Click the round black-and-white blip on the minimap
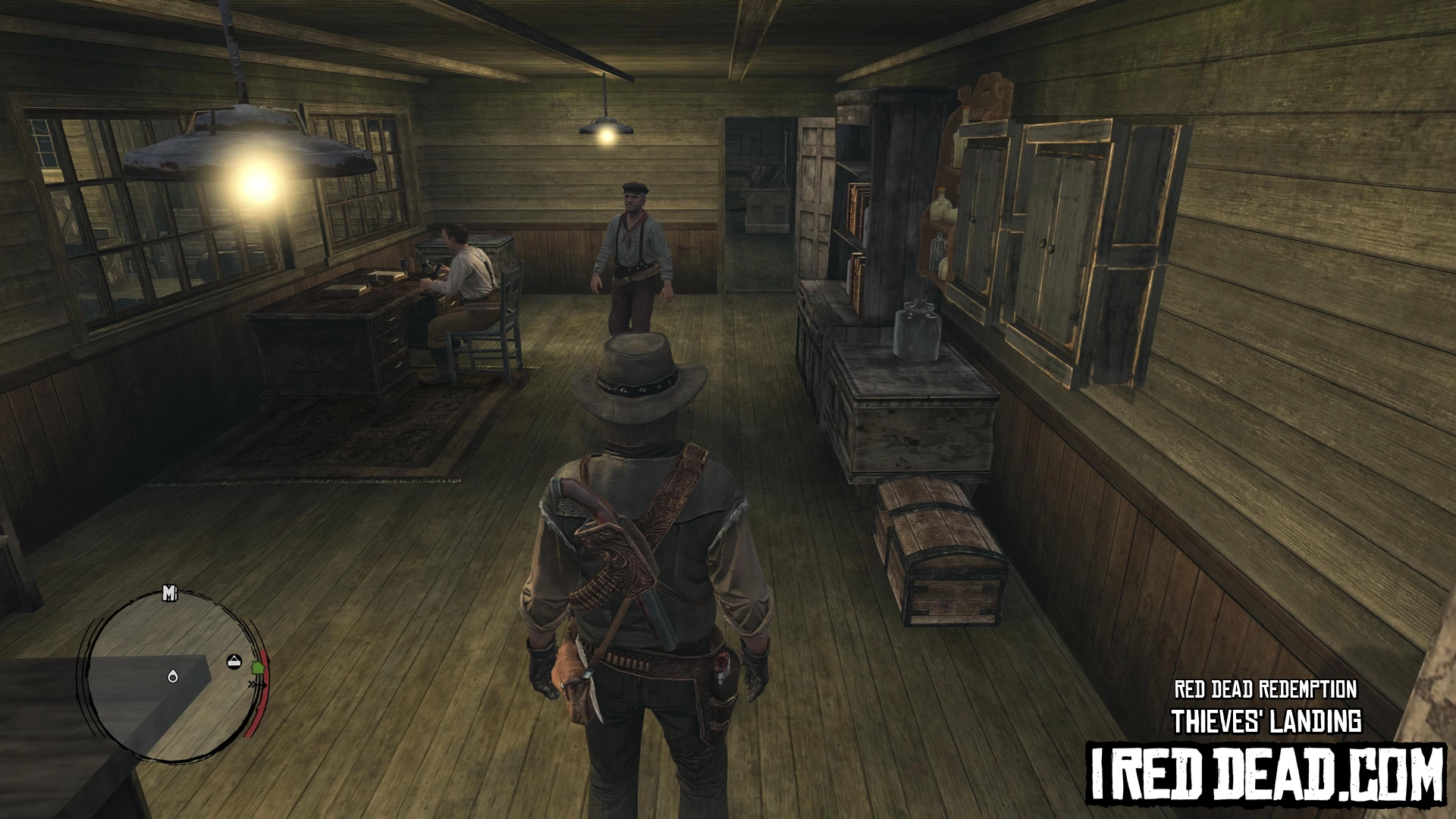This screenshot has width=1456, height=819. point(235,662)
